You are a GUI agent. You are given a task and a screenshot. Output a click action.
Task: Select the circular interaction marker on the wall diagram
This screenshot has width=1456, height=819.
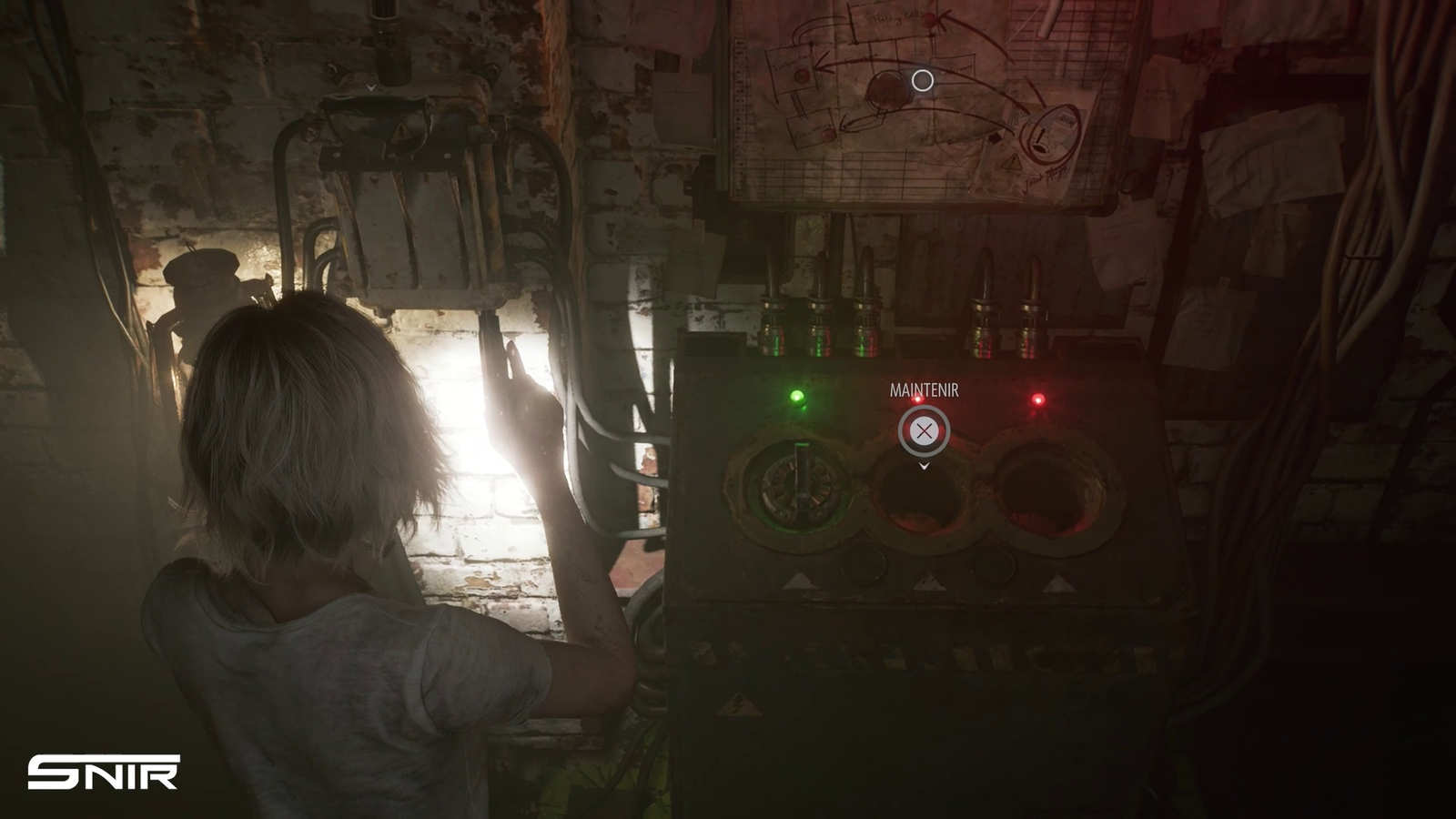922,81
